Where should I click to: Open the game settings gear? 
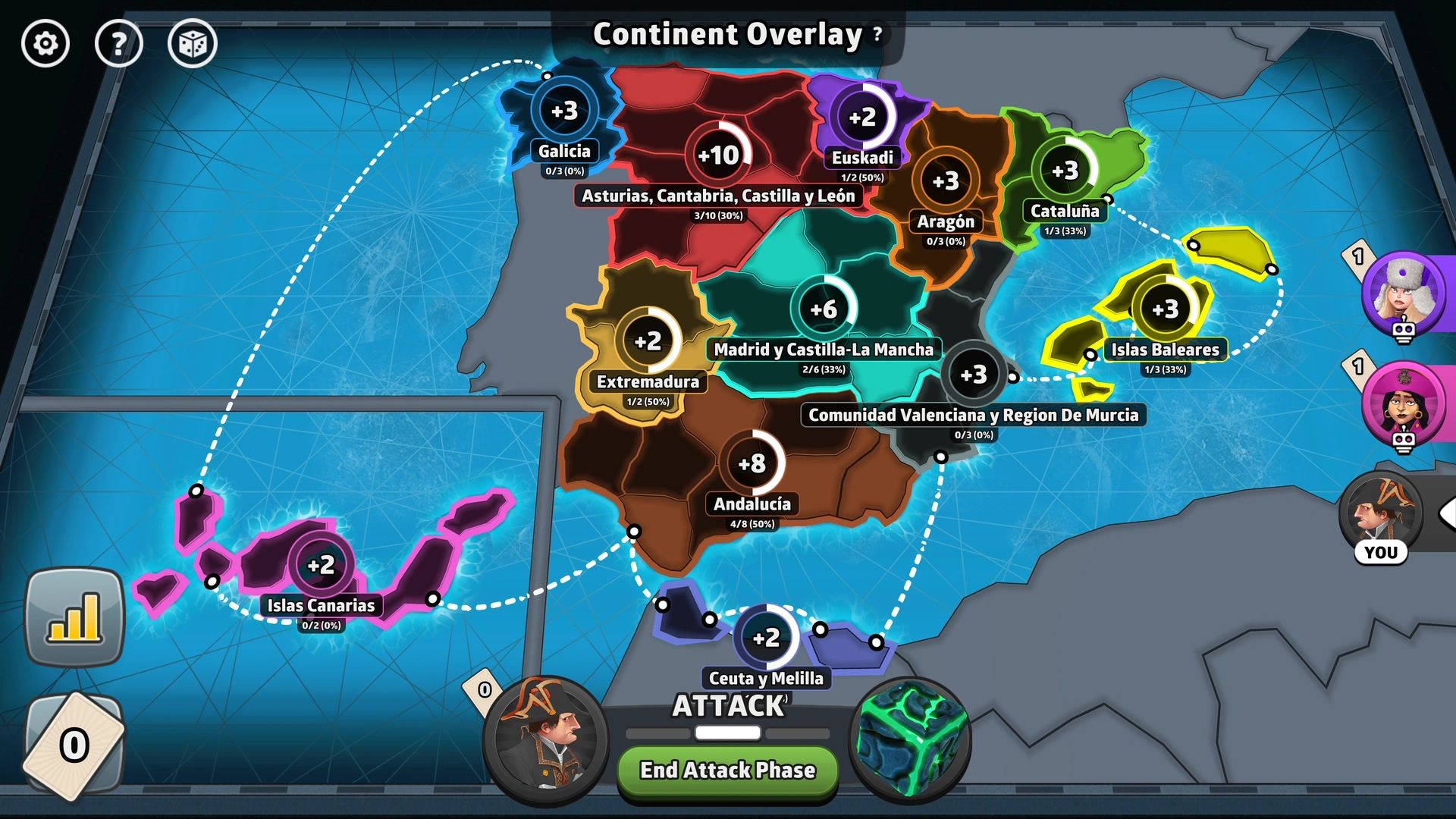pos(45,44)
